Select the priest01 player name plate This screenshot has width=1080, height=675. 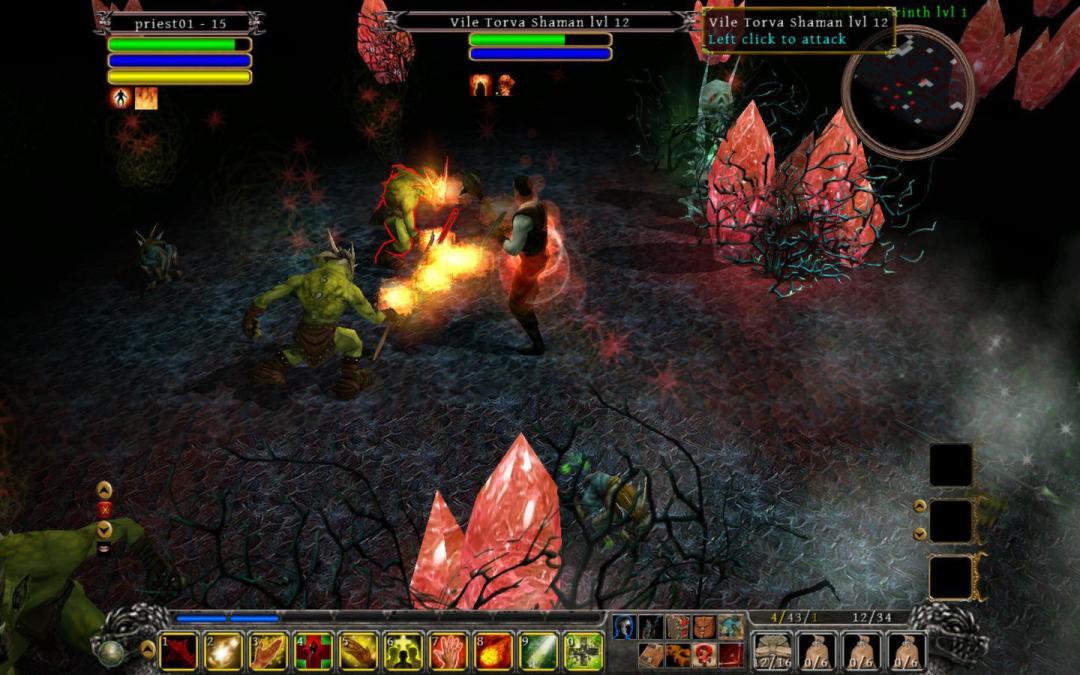click(180, 23)
